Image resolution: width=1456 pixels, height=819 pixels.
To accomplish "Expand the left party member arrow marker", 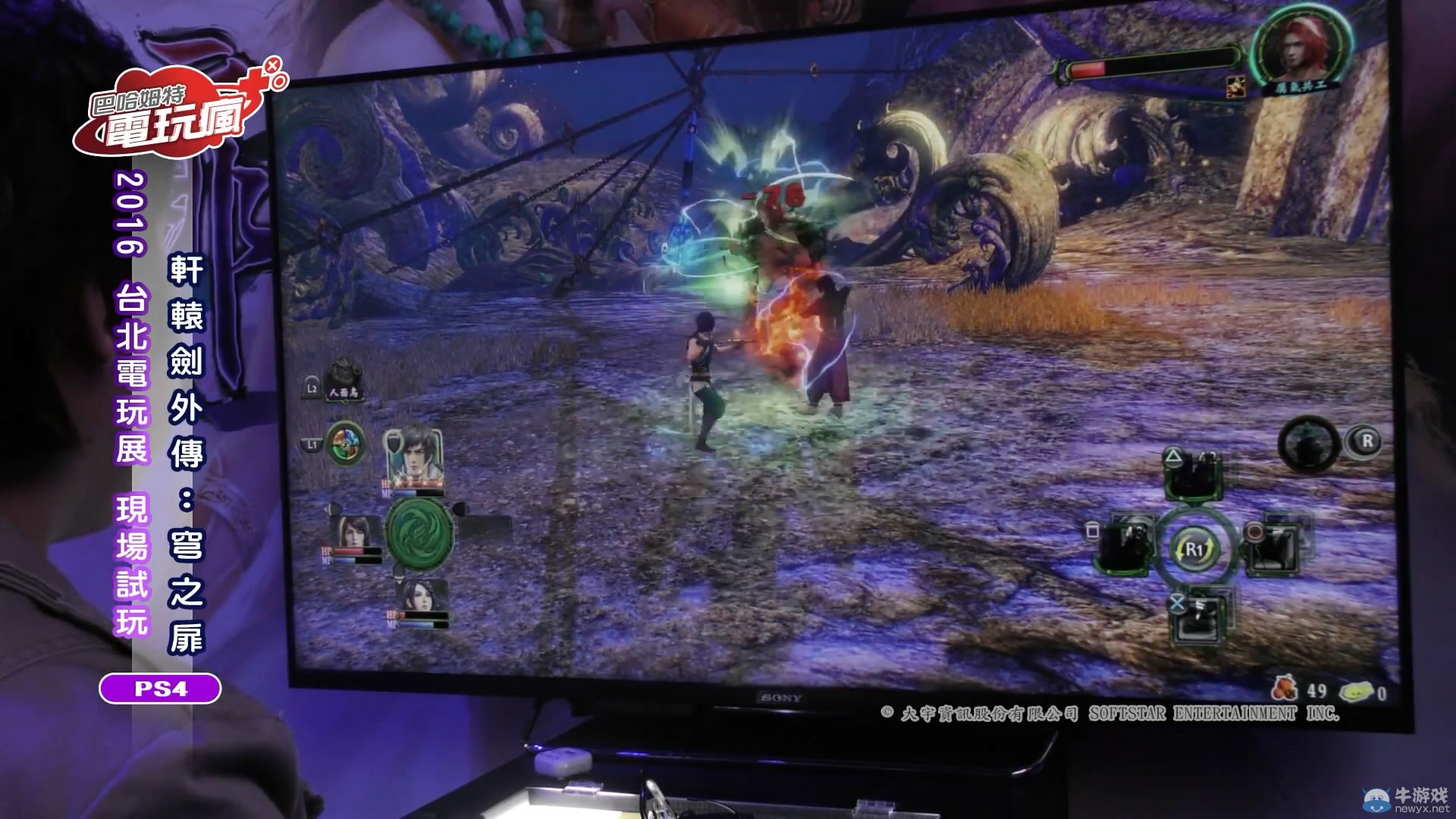I will coord(332,507).
